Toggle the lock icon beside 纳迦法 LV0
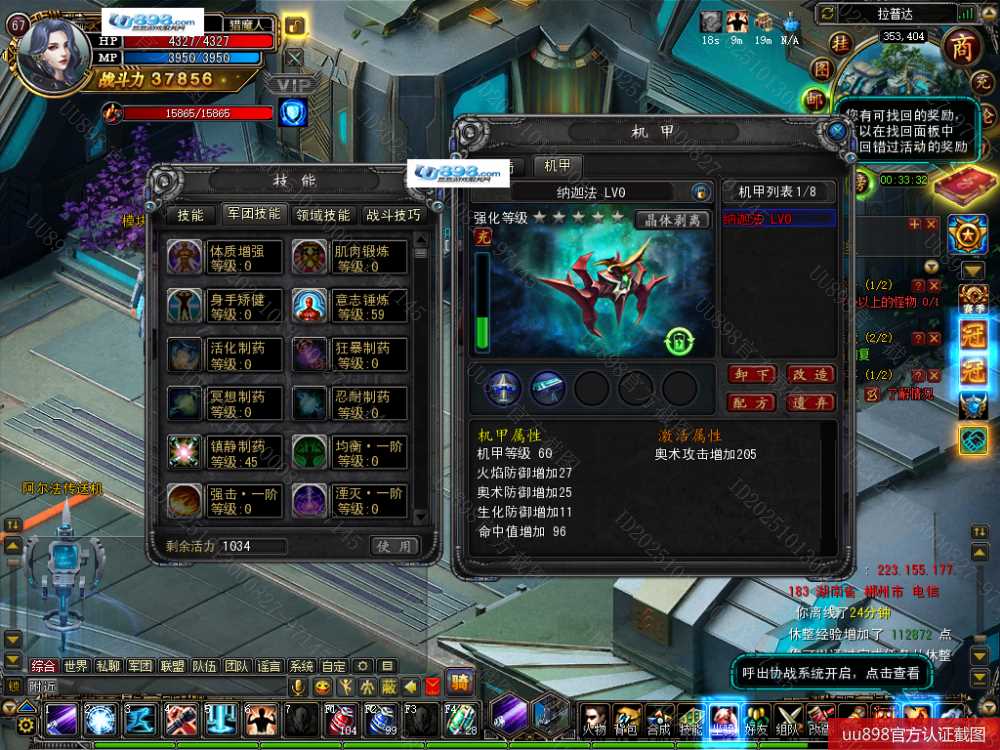The image size is (1000, 750). point(701,192)
